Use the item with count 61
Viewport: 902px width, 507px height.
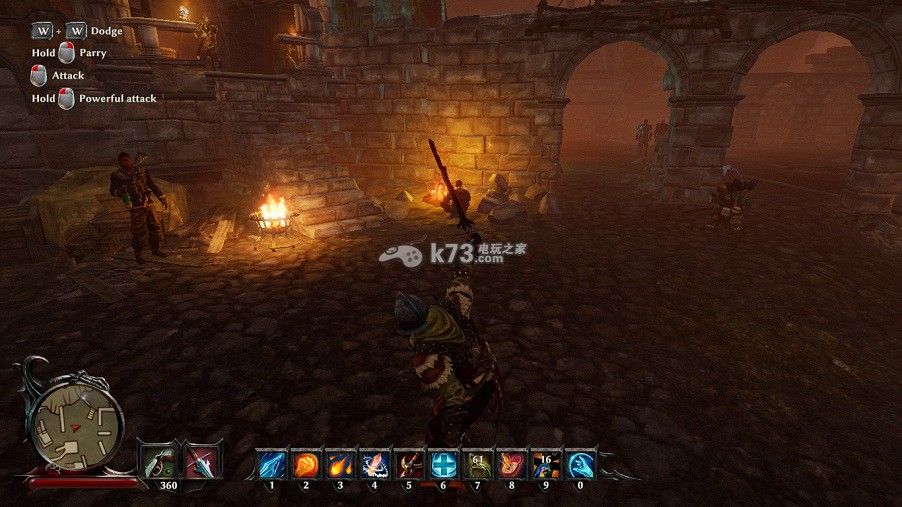click(477, 465)
